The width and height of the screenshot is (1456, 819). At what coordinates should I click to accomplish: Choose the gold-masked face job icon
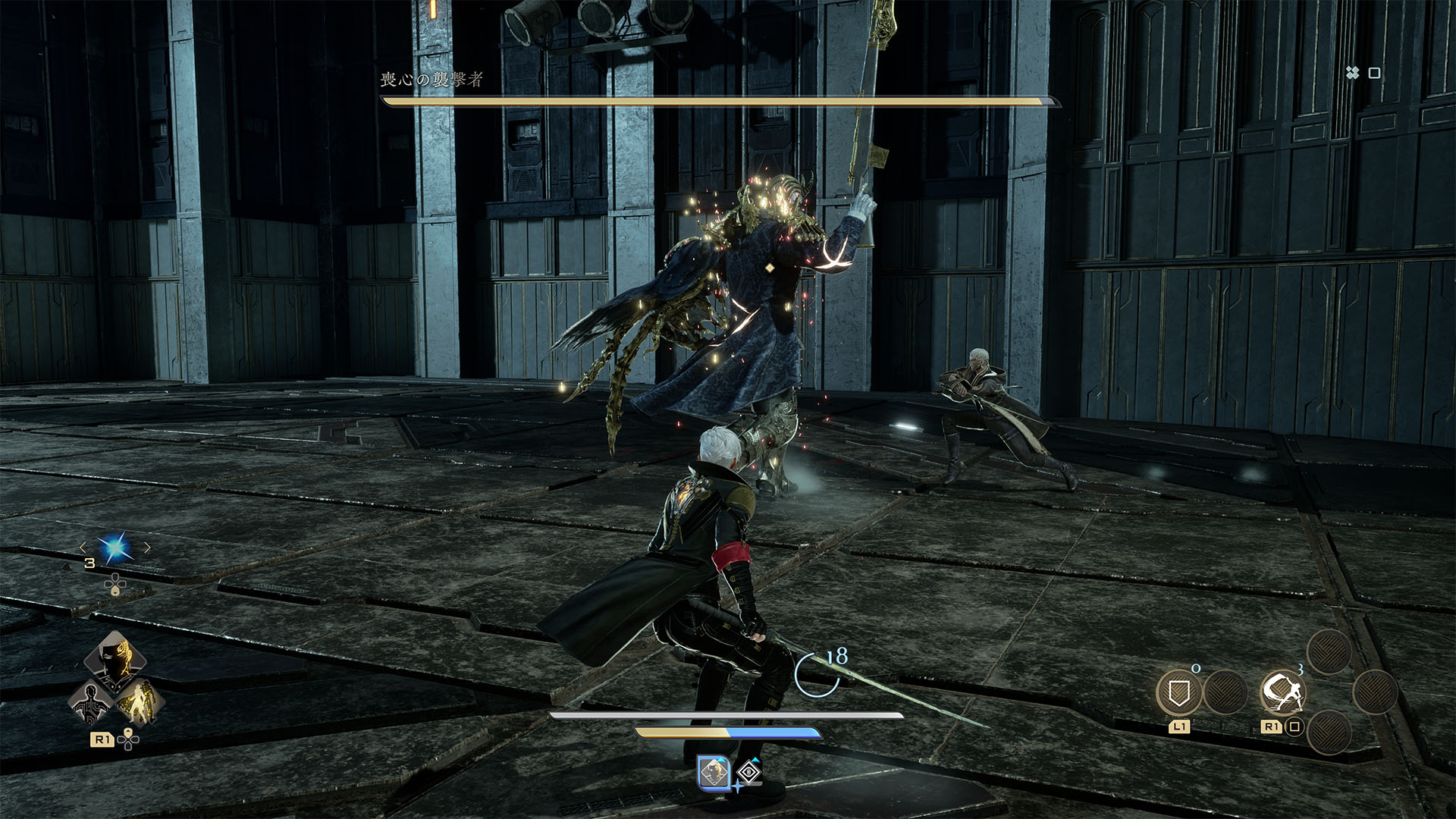(116, 661)
